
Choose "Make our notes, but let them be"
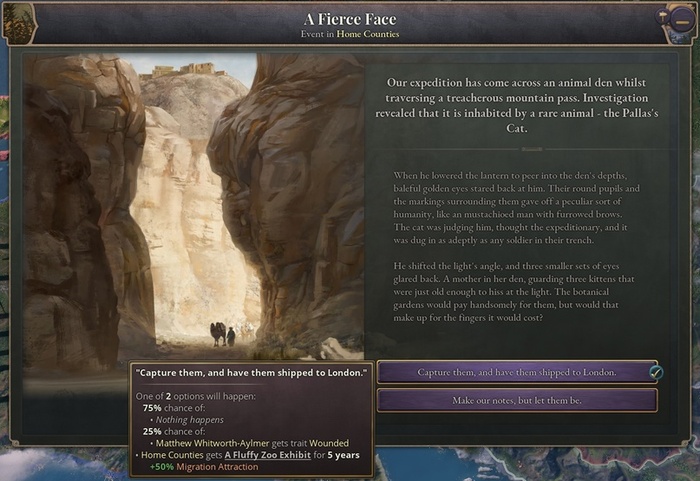[516, 400]
